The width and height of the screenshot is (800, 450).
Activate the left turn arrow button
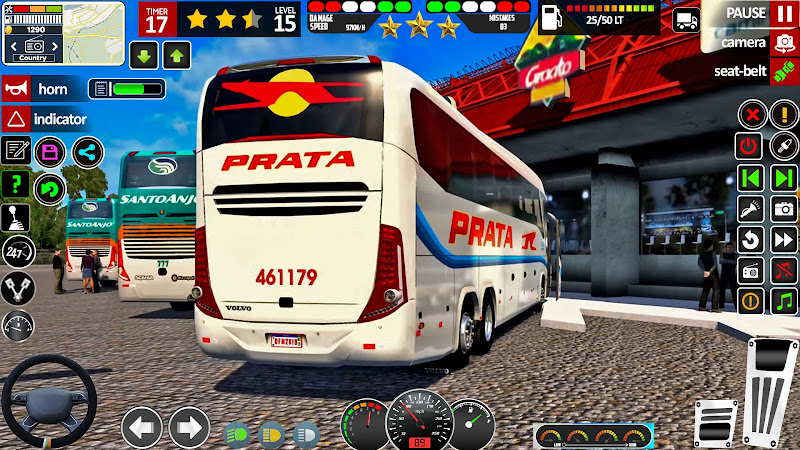tap(142, 427)
